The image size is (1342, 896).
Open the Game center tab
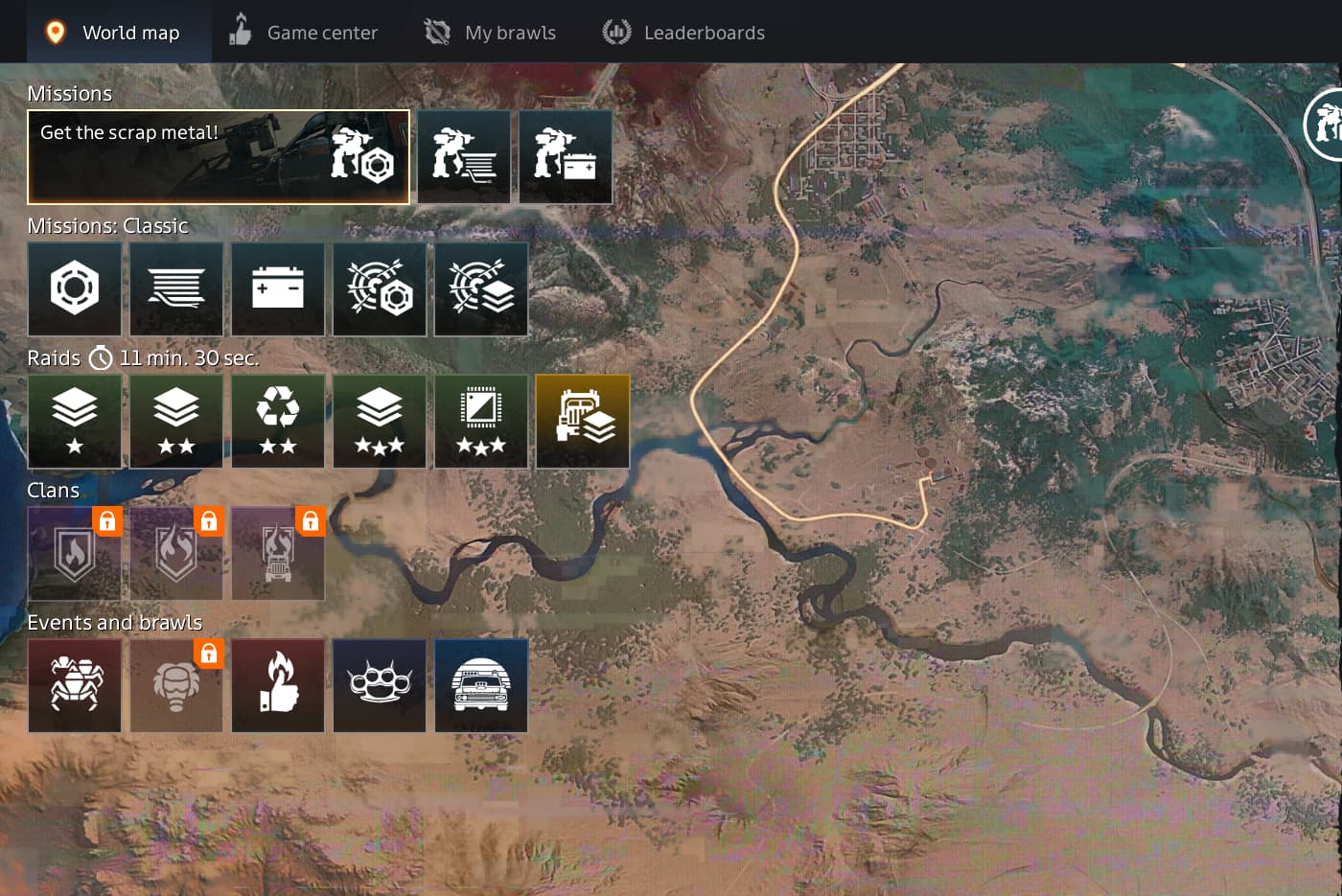pyautogui.click(x=304, y=33)
